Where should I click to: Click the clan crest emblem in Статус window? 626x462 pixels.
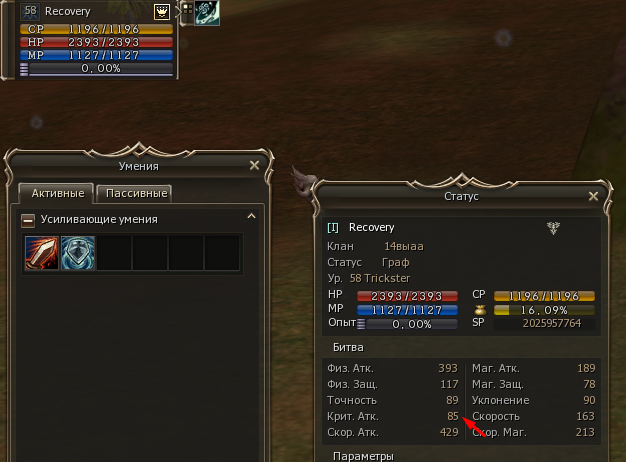click(x=553, y=227)
